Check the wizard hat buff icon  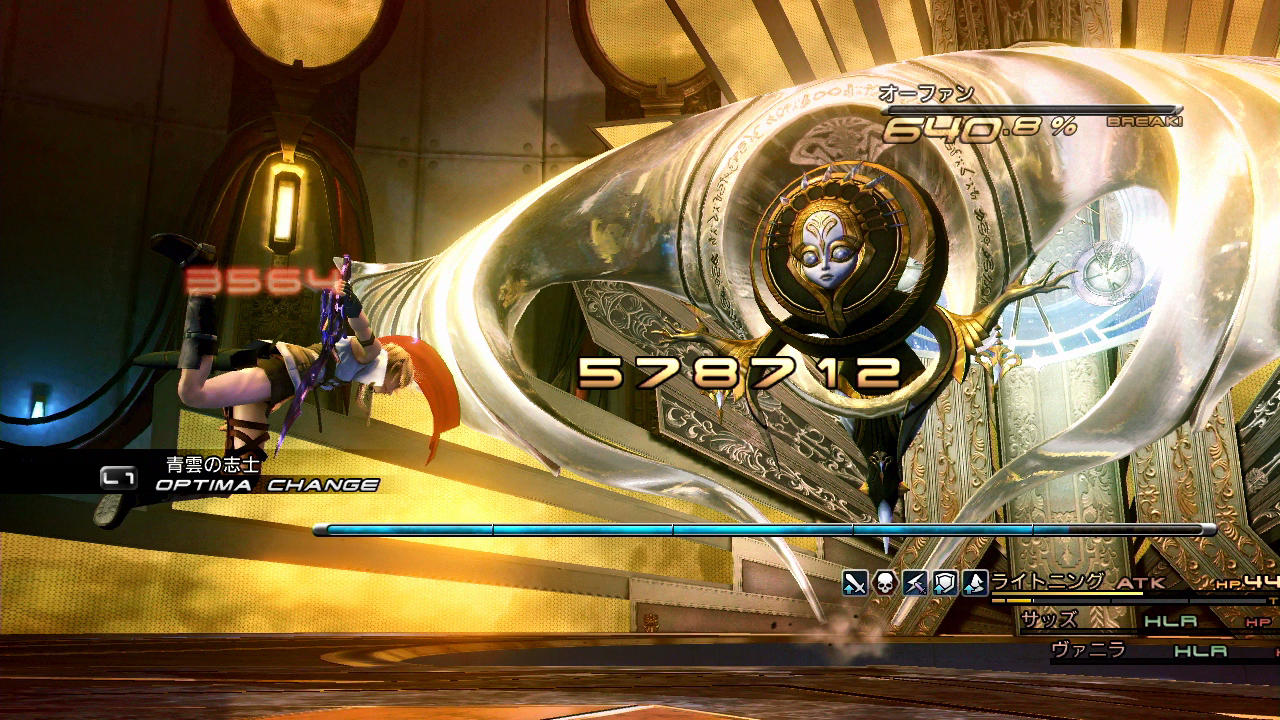(x=974, y=583)
